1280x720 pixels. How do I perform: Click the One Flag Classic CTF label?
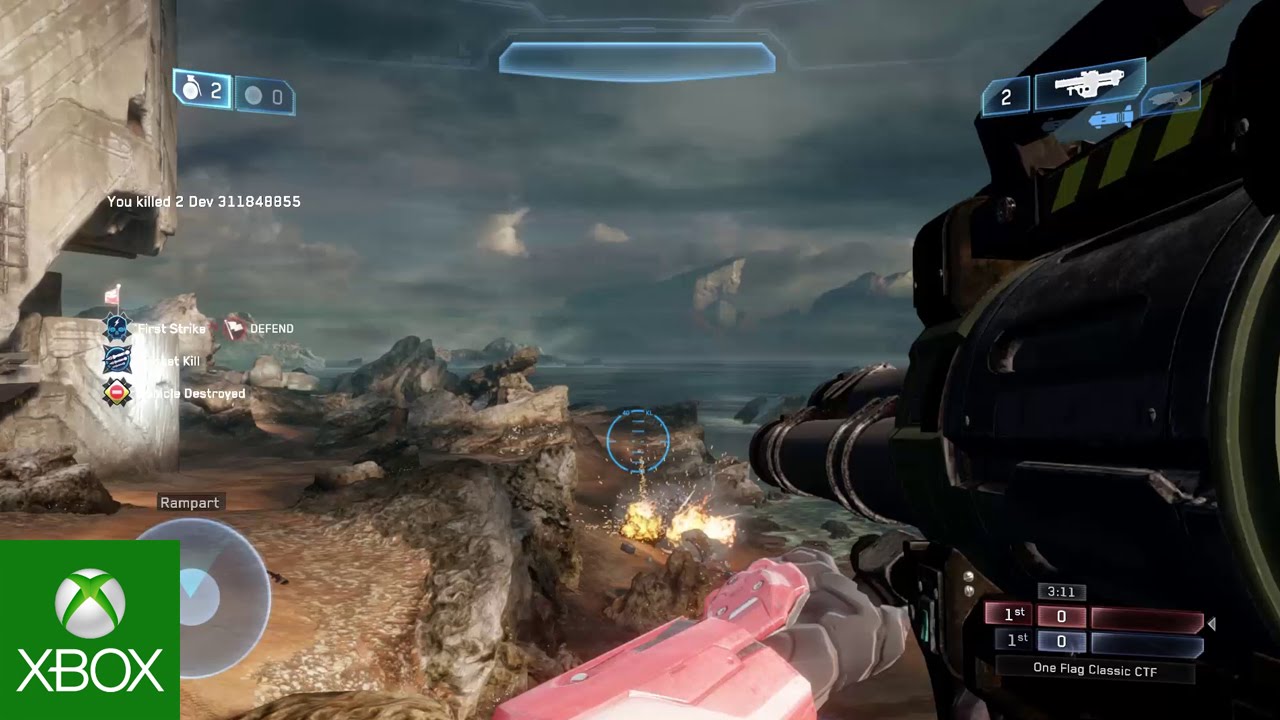[1095, 670]
